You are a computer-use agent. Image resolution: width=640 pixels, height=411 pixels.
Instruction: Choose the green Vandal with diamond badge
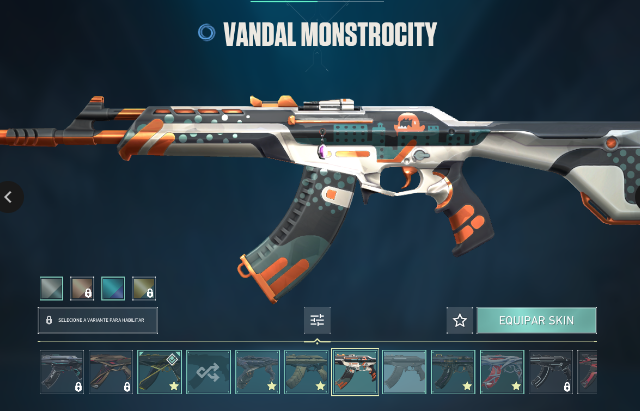[x=159, y=372]
